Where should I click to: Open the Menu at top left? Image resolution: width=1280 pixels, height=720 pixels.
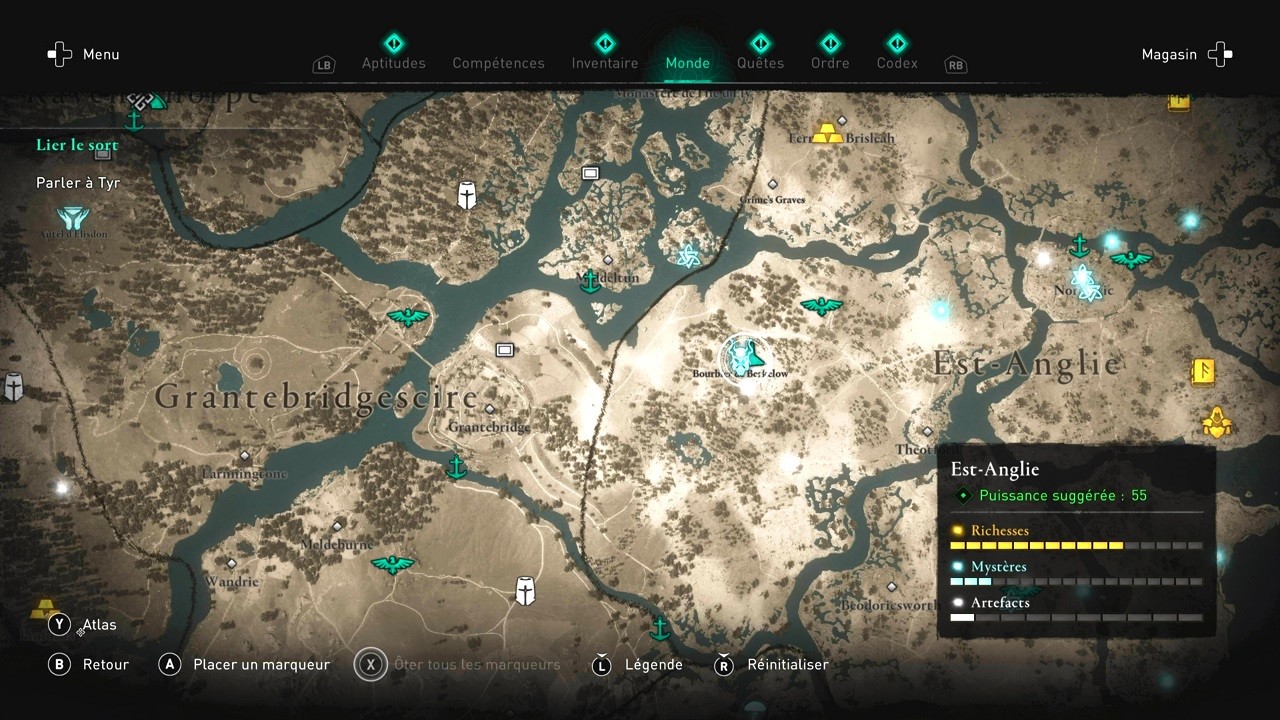84,55
